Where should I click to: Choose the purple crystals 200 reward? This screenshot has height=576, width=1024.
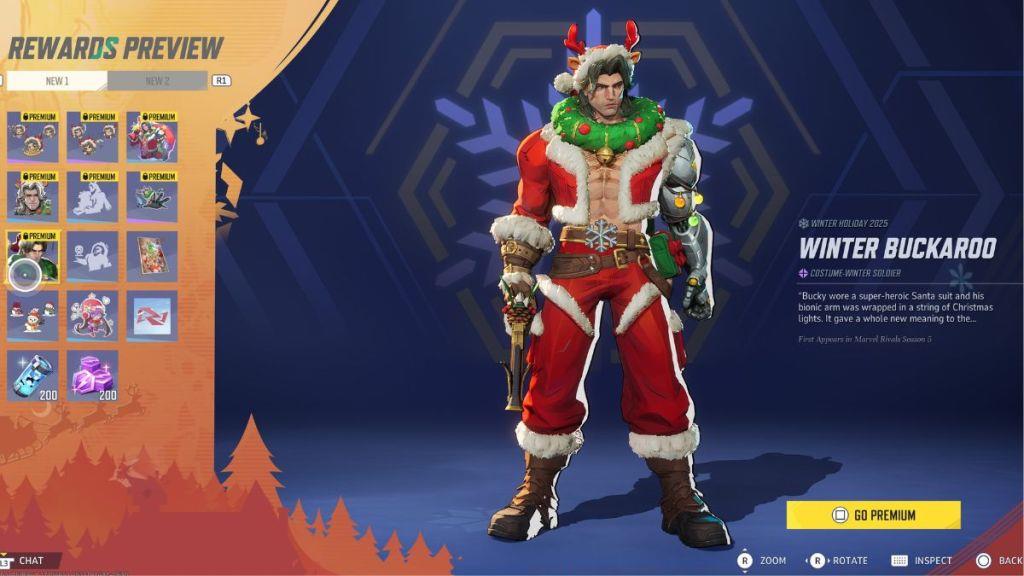93,375
